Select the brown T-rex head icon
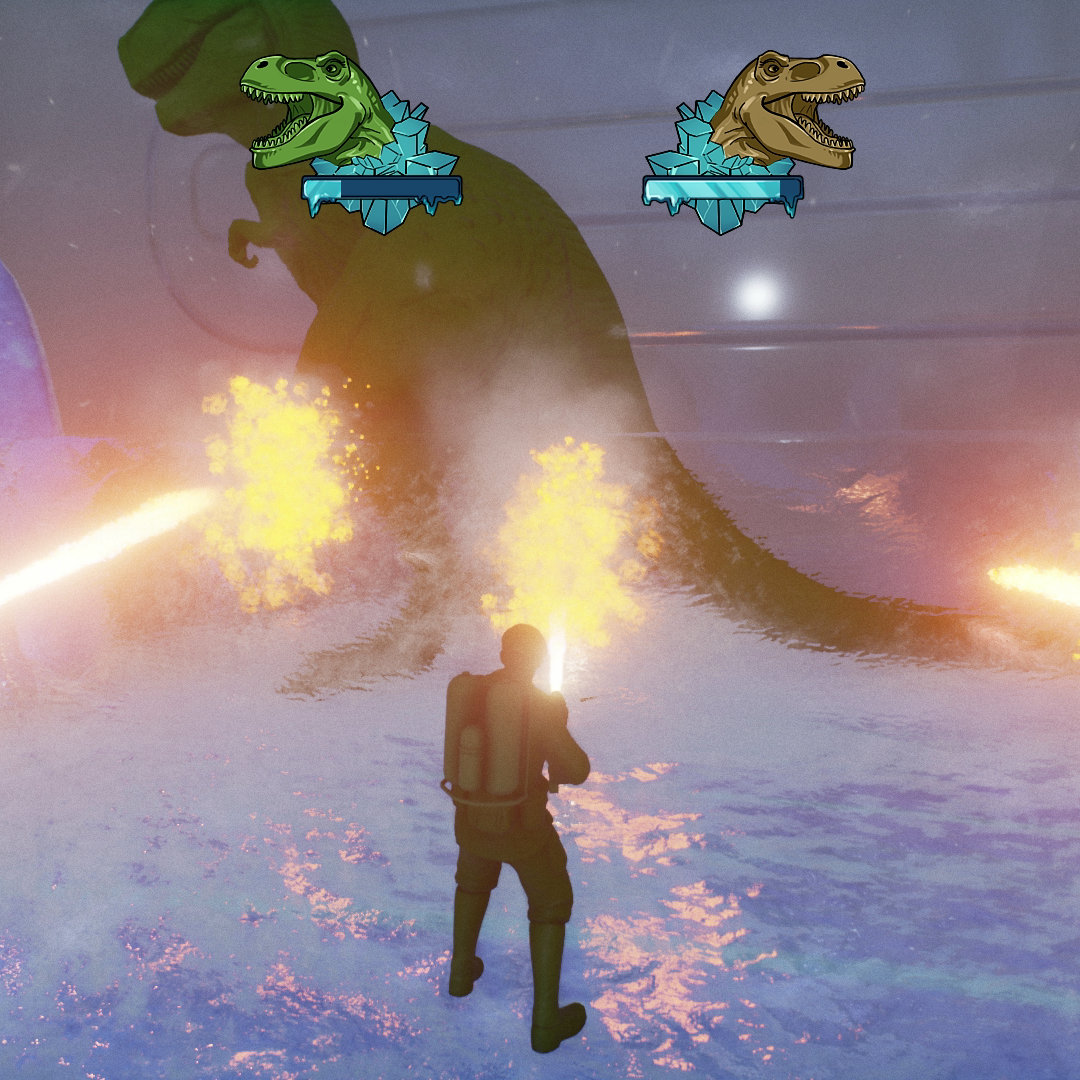Screen dimensions: 1080x1080 (x=788, y=109)
